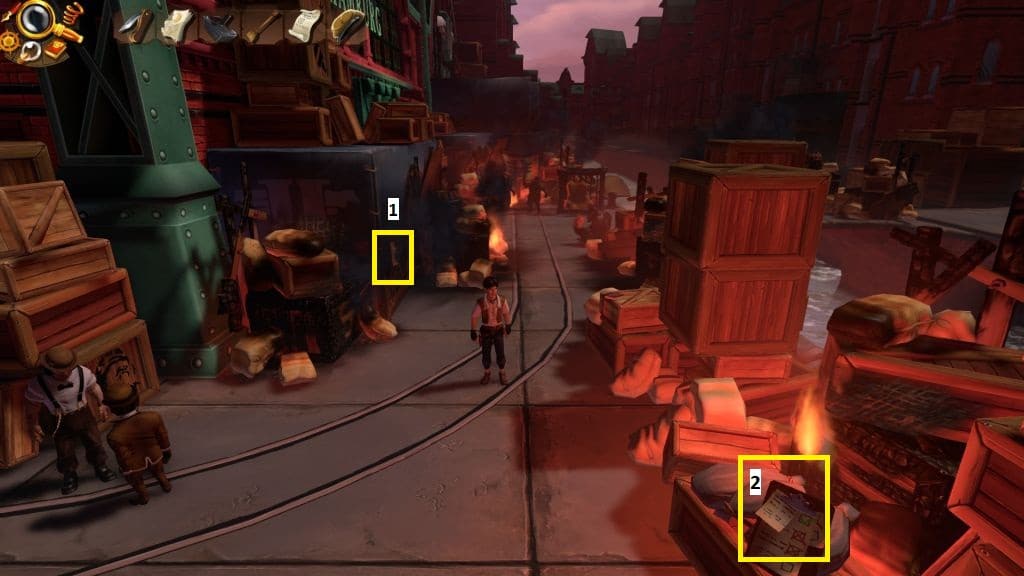
Task: Pick the crumpled cloth inventory item
Action: coord(177,26)
